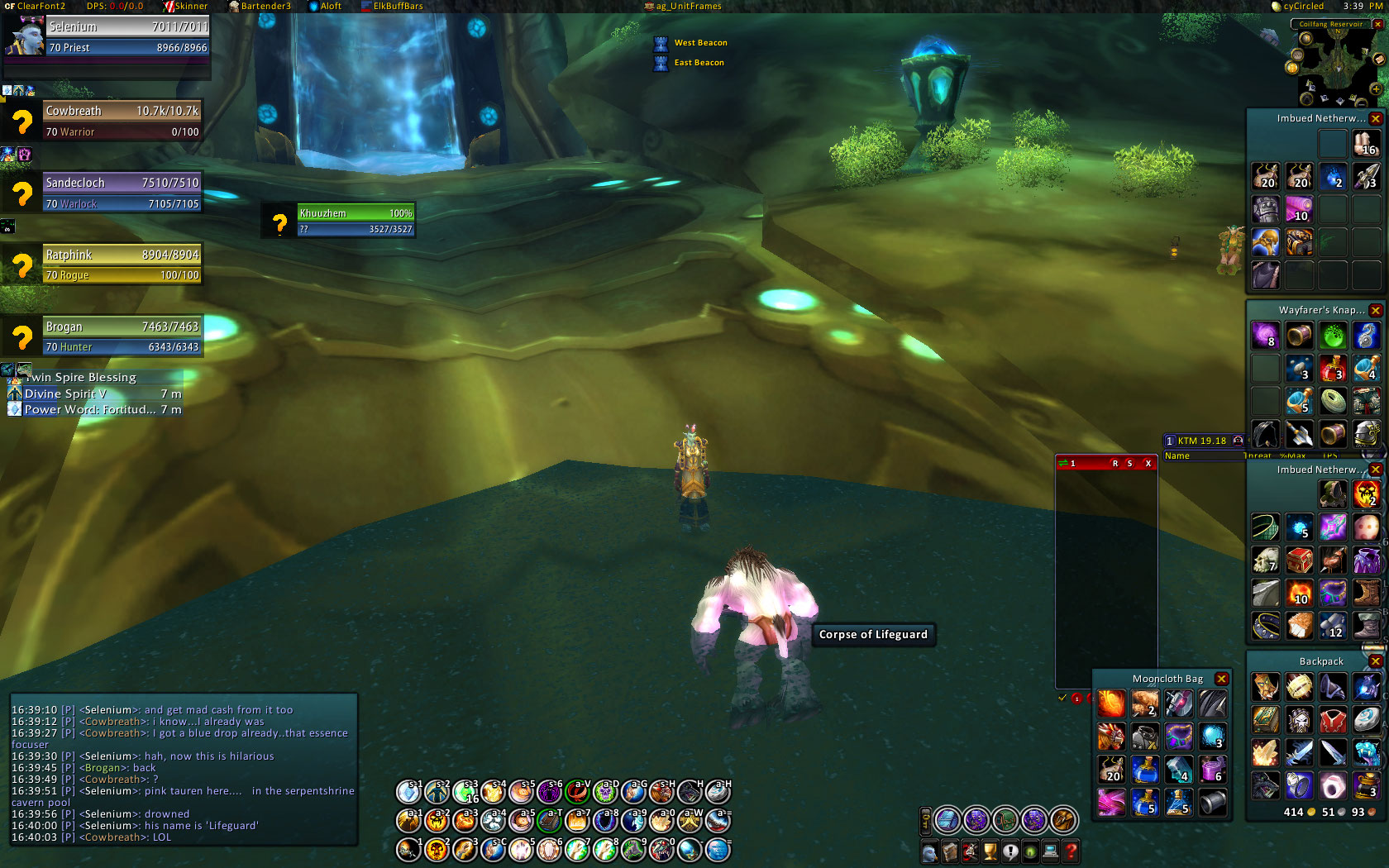Click the KTM threat meter title
1389x868 pixels.
(x=1201, y=441)
